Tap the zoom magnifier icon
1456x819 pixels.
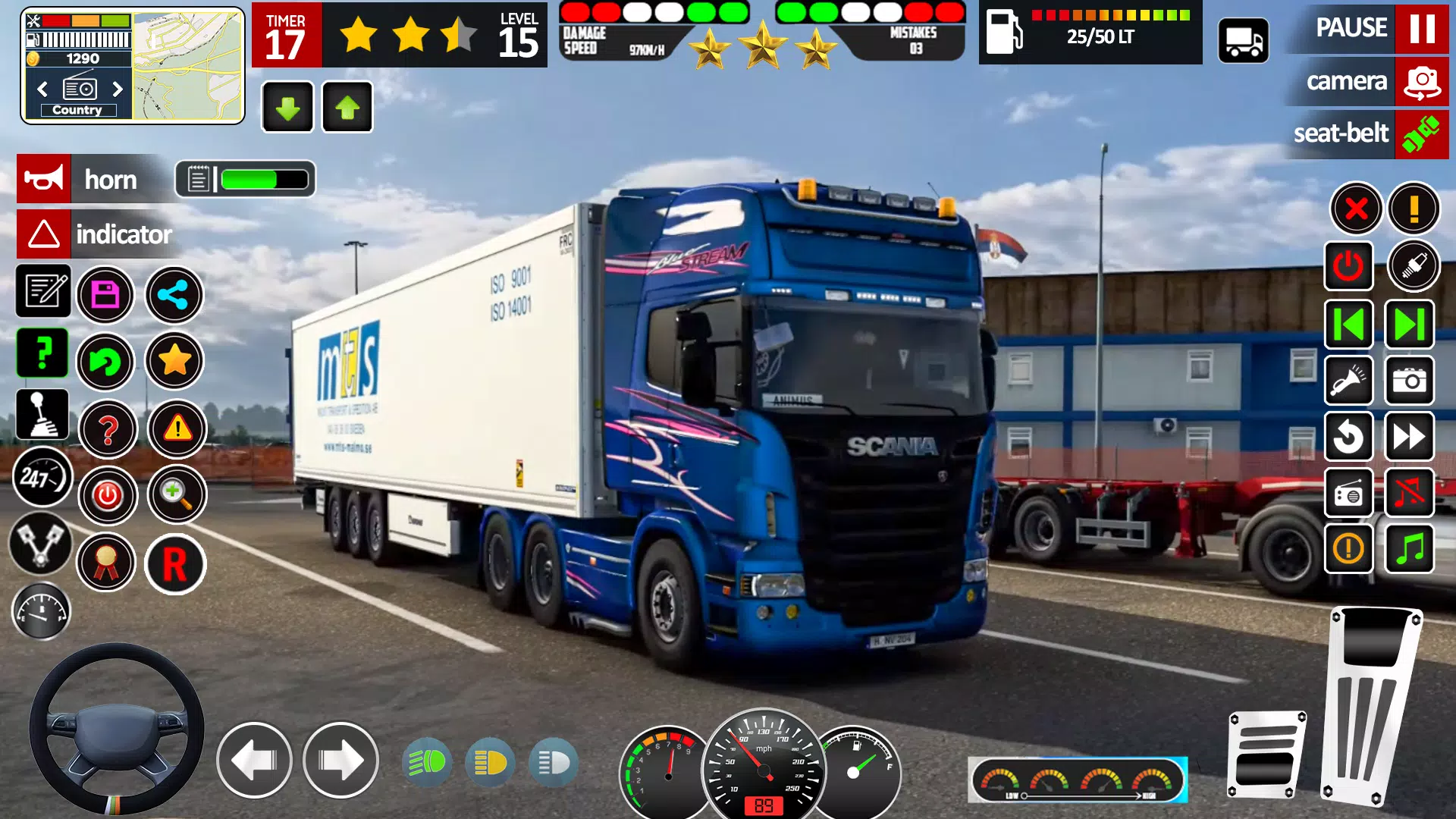tap(176, 495)
